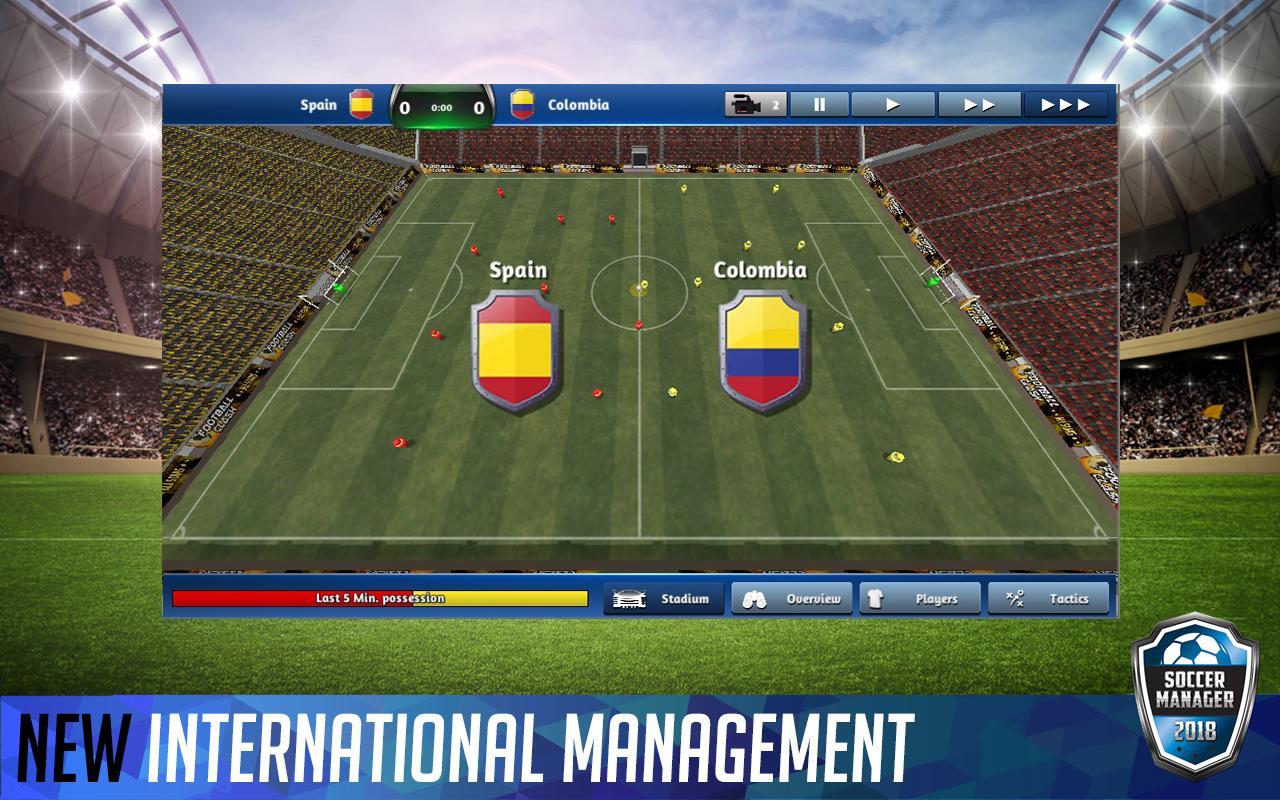The width and height of the screenshot is (1280, 800).
Task: Resume play at normal speed
Action: click(892, 102)
